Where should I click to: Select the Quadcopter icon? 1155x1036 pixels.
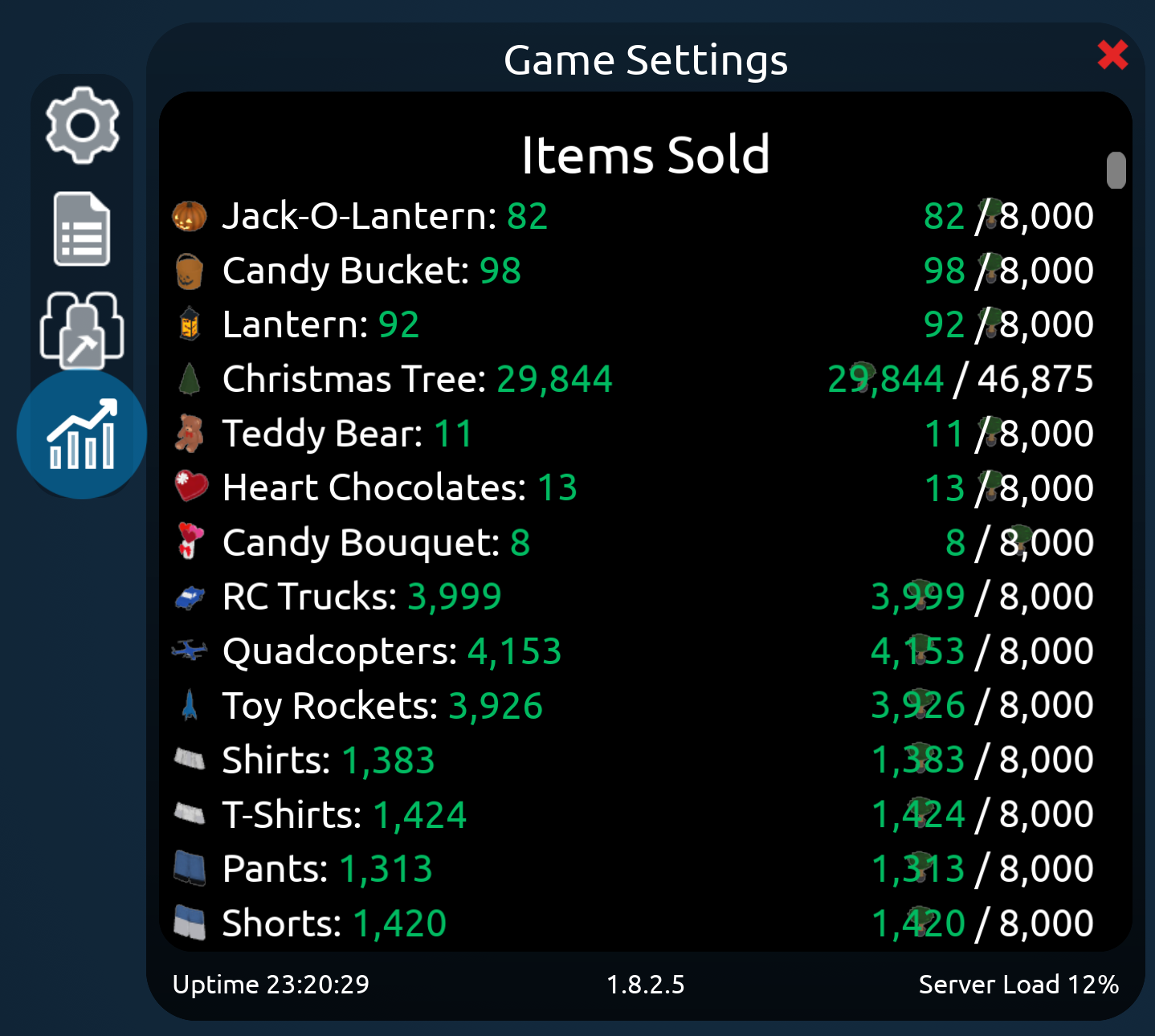pyautogui.click(x=191, y=651)
